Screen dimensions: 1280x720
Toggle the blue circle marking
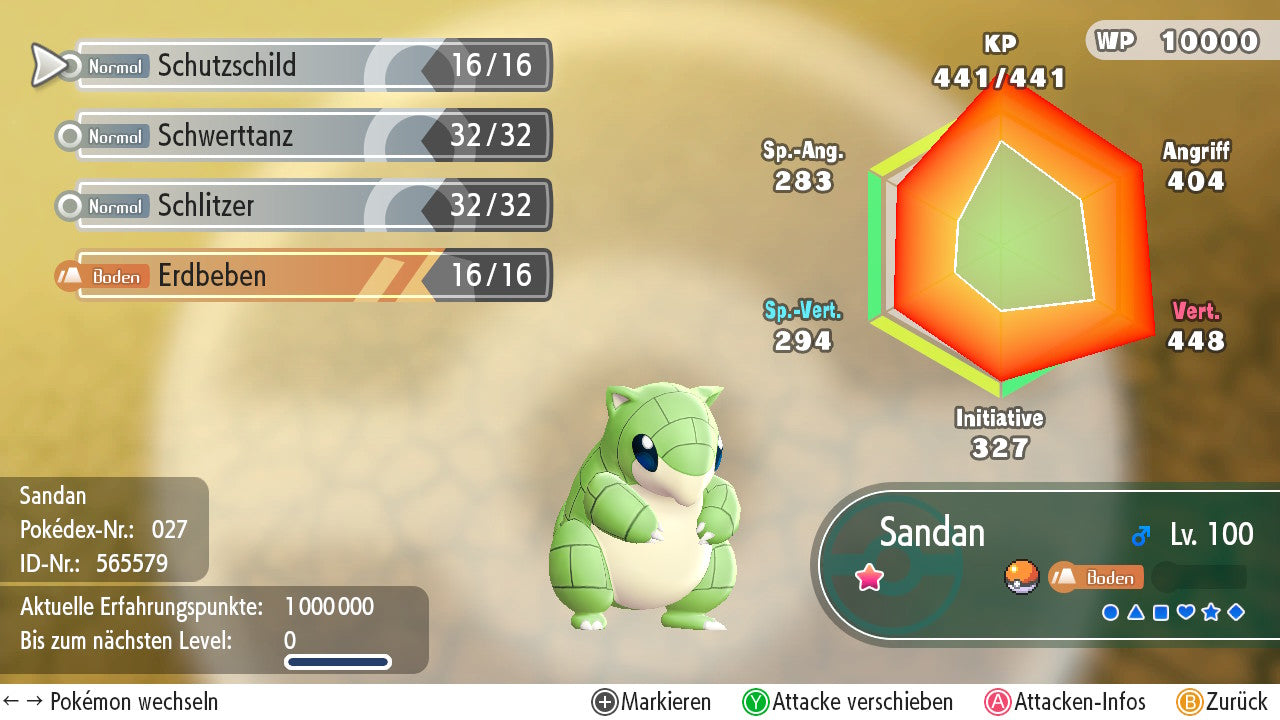tap(1110, 612)
